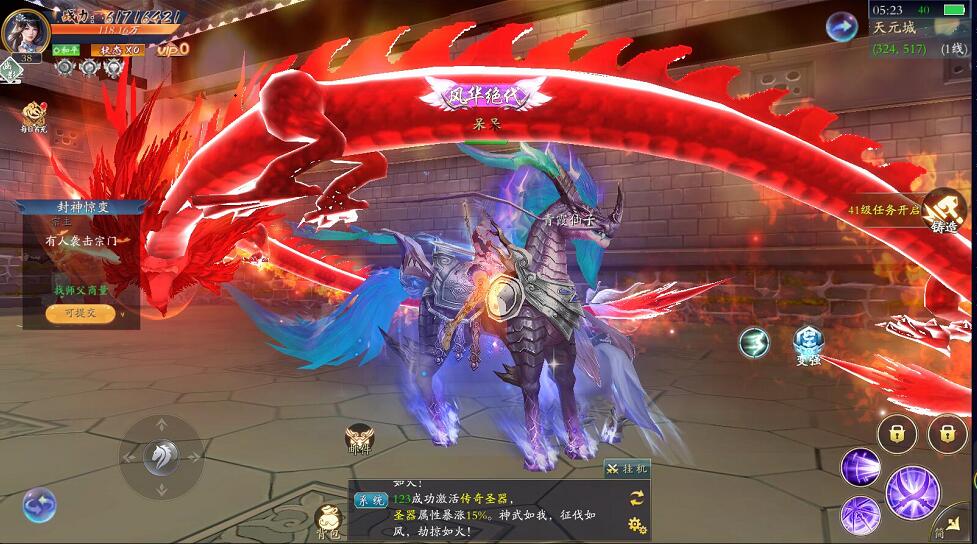Open the 邮件 mail icon
This screenshot has width=977, height=544.
coord(359,438)
